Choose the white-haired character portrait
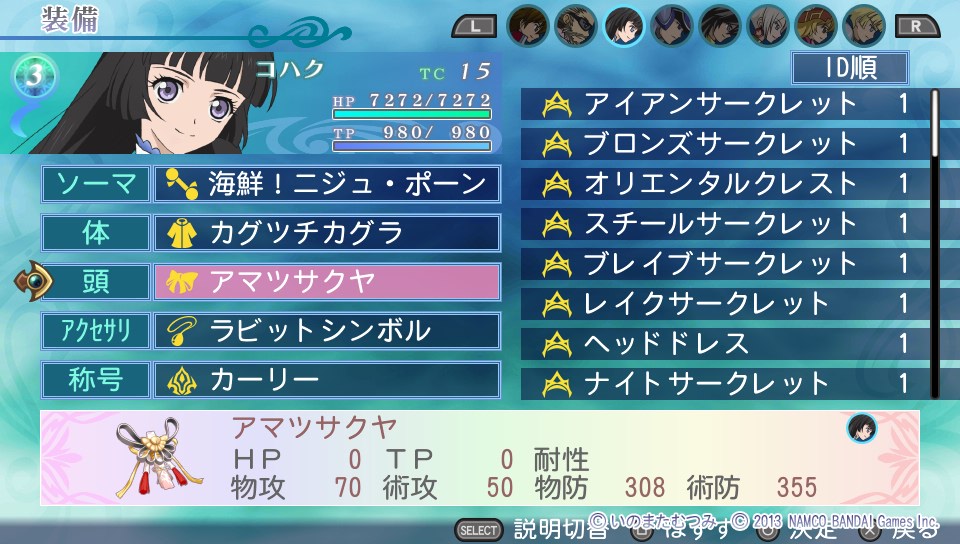 [768, 25]
